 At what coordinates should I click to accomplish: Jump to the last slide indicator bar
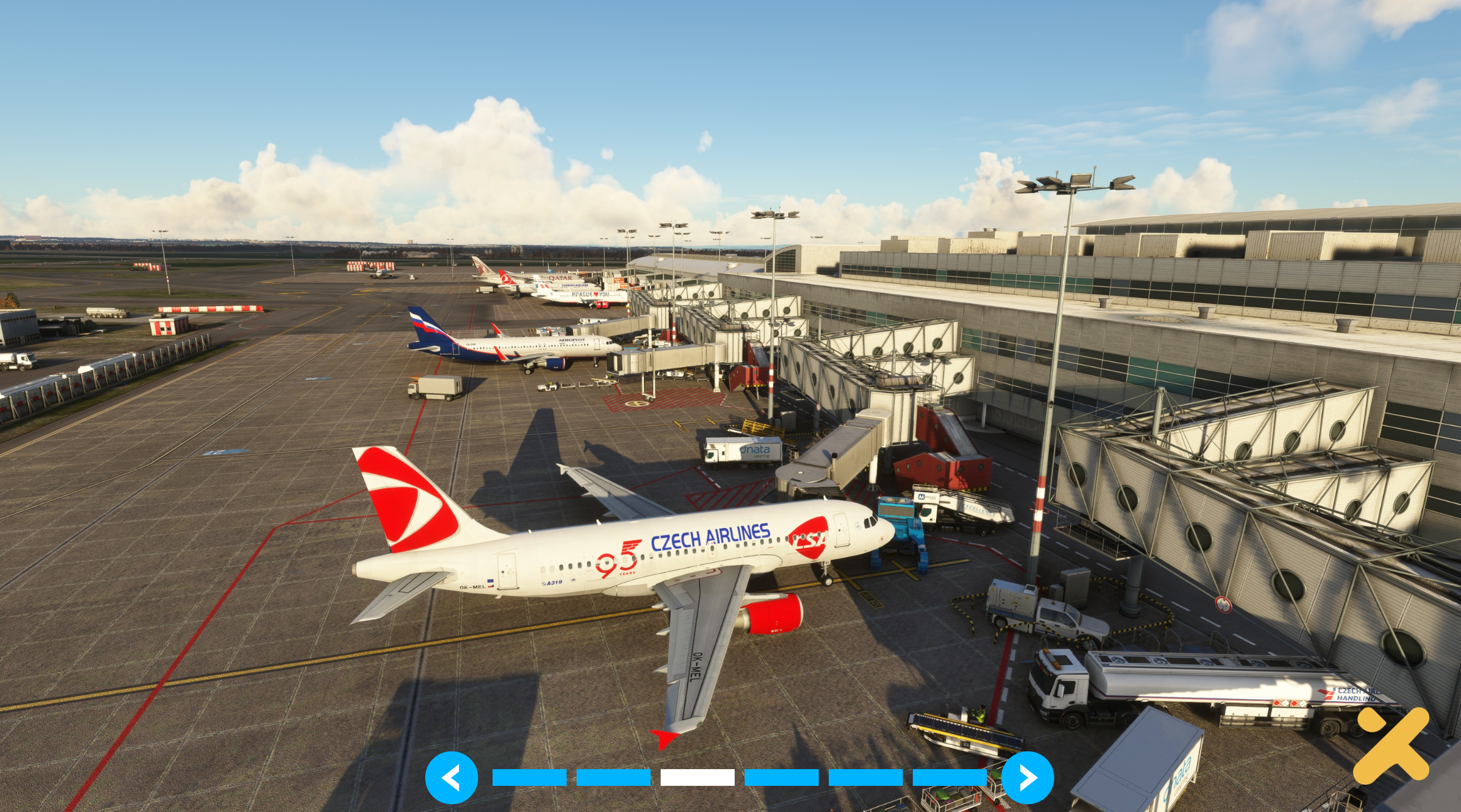click(949, 777)
